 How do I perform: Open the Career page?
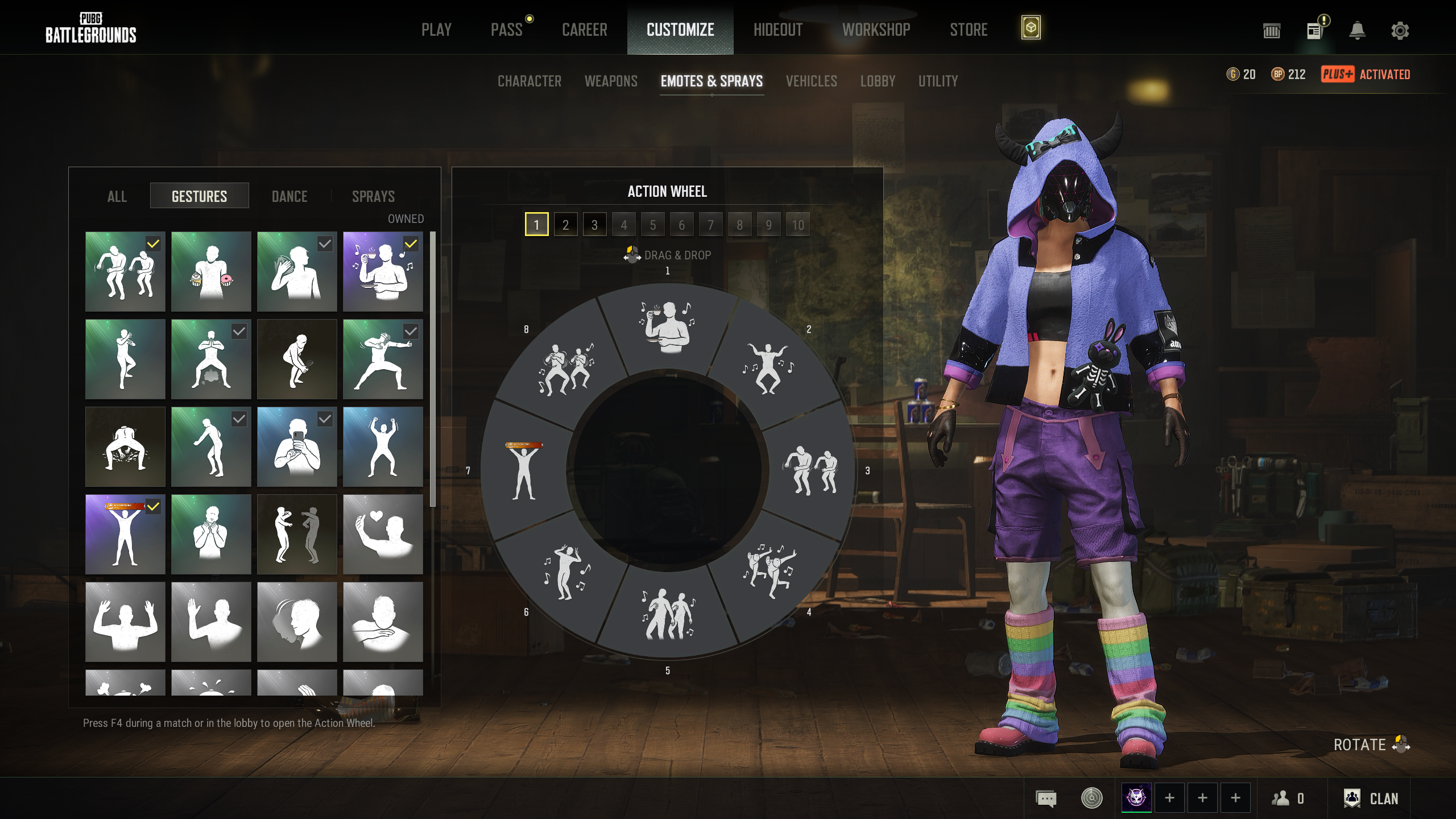pyautogui.click(x=584, y=30)
